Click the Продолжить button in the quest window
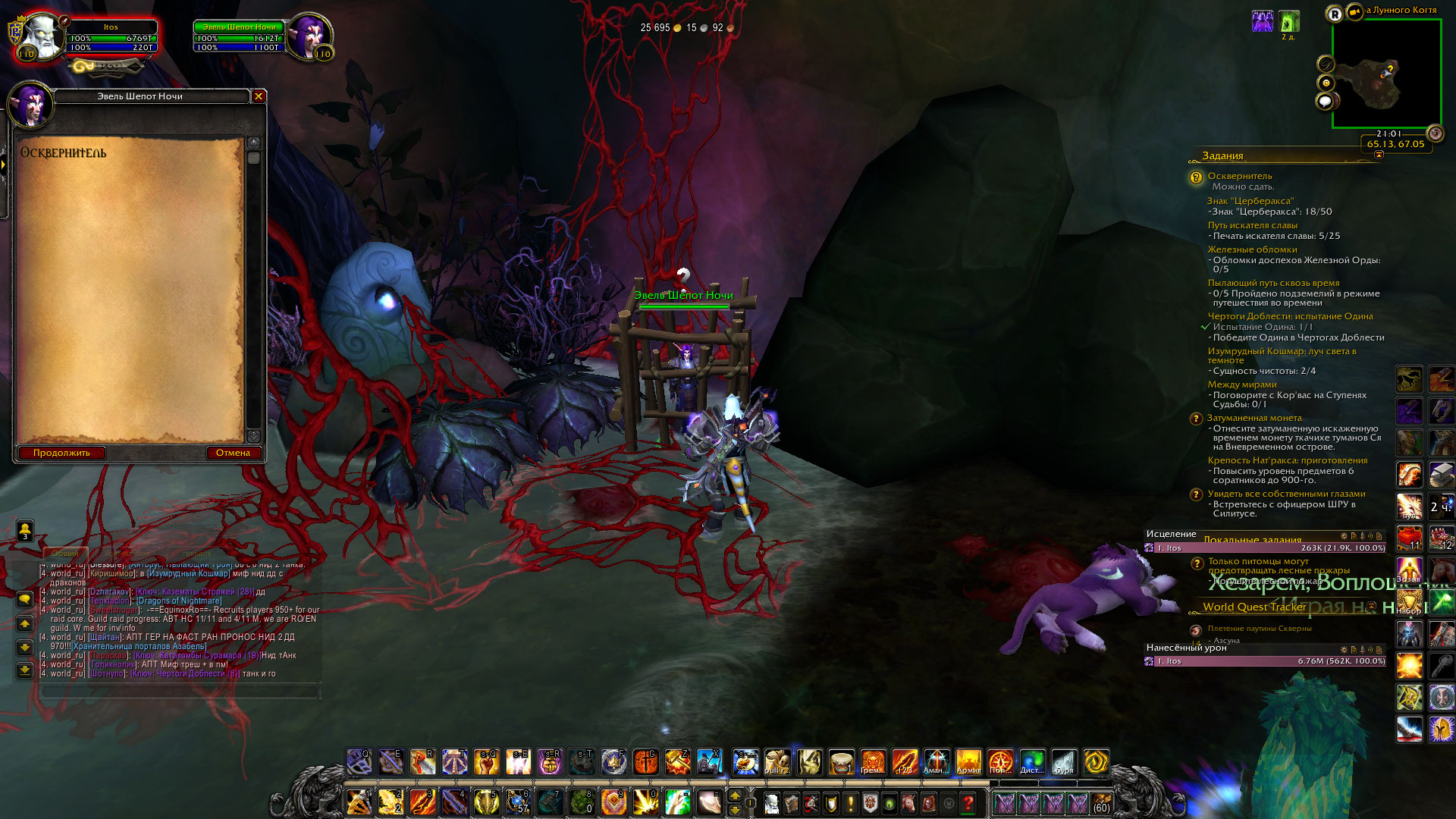The image size is (1456, 819). 61,453
